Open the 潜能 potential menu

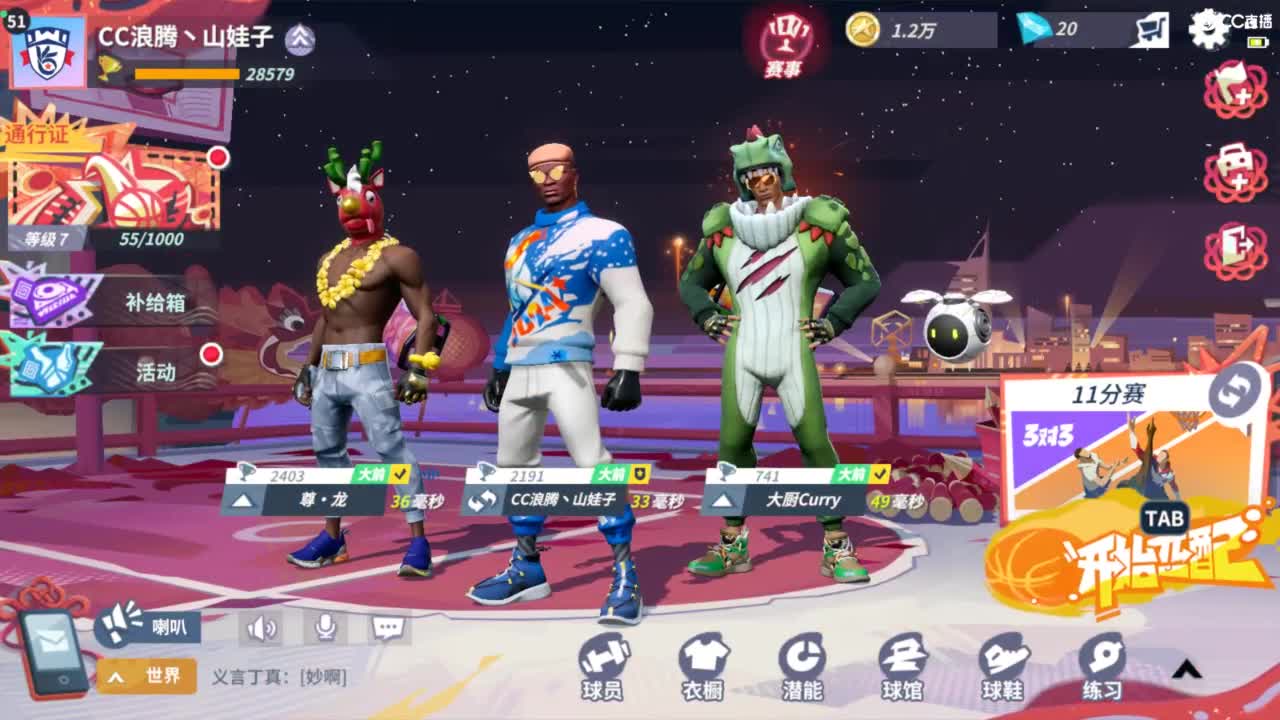803,666
